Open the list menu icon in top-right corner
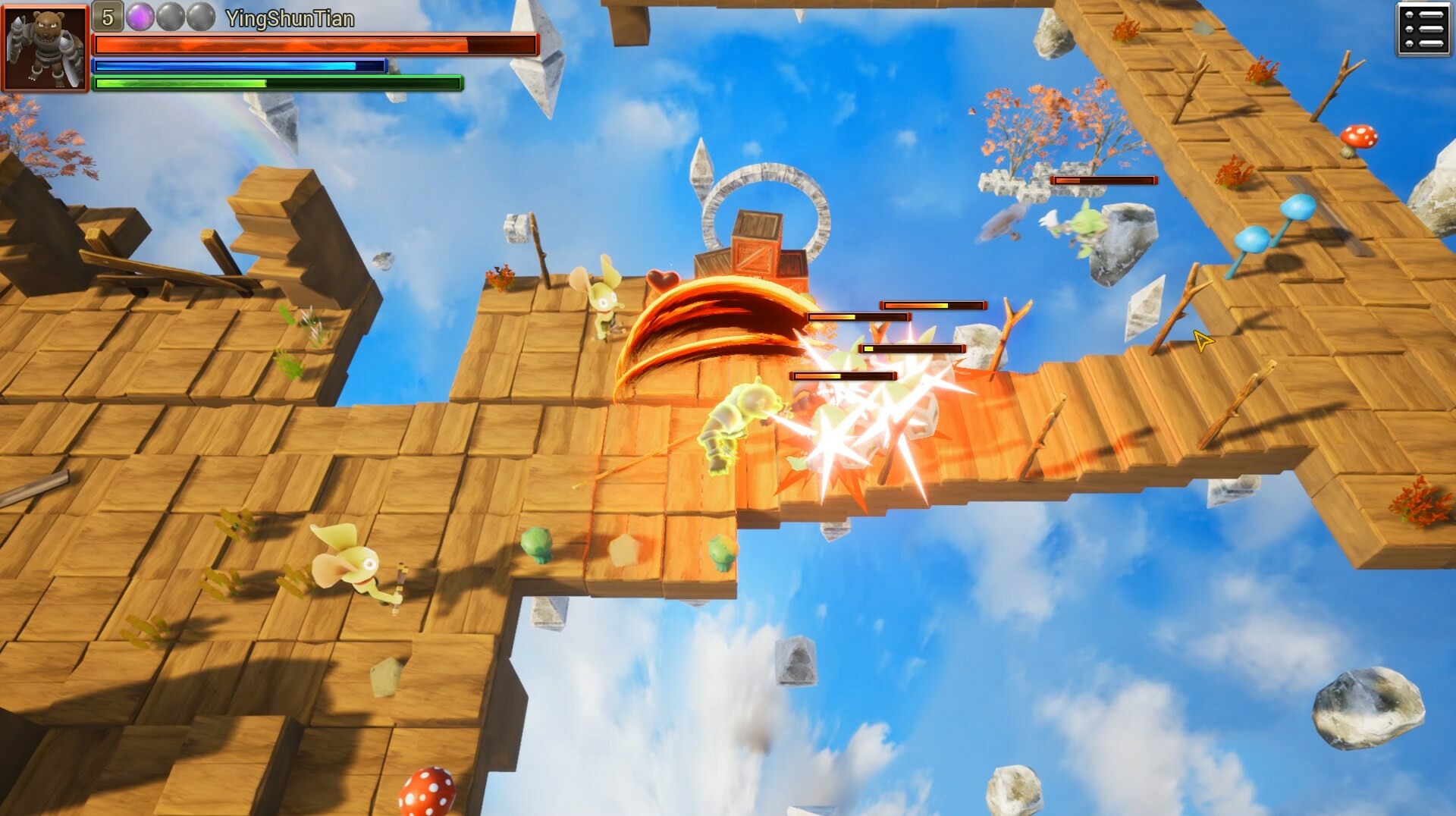1456x816 pixels. click(x=1423, y=28)
